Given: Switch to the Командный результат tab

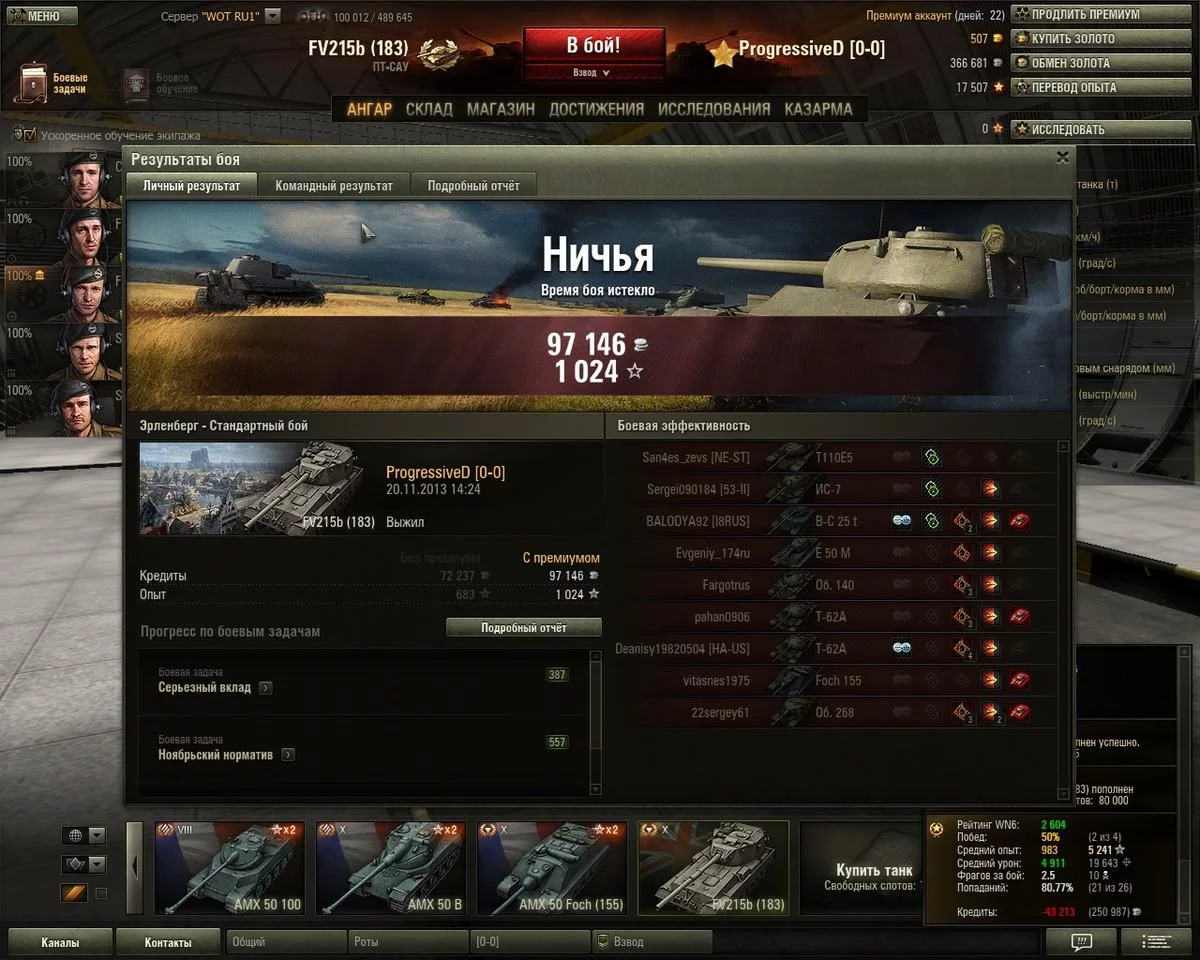Looking at the screenshot, I should (x=334, y=186).
